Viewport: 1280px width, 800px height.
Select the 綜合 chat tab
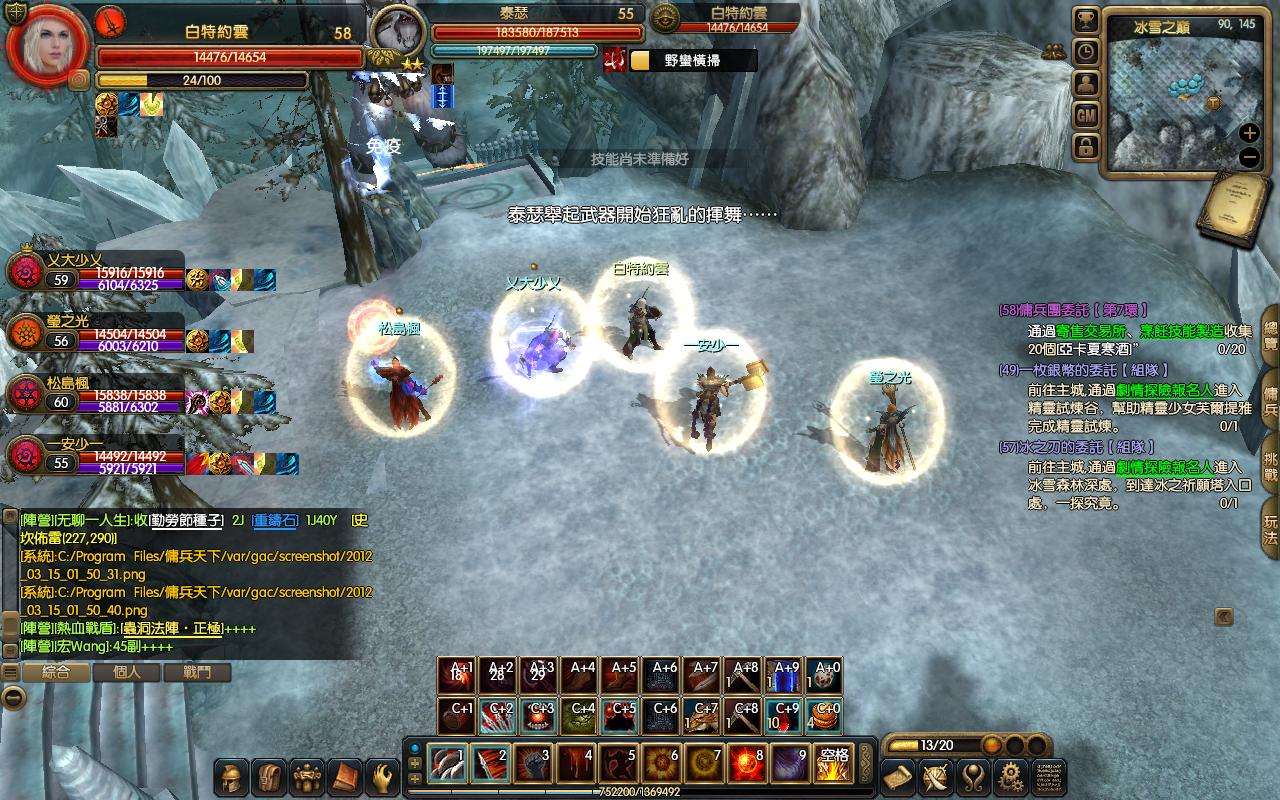point(56,673)
